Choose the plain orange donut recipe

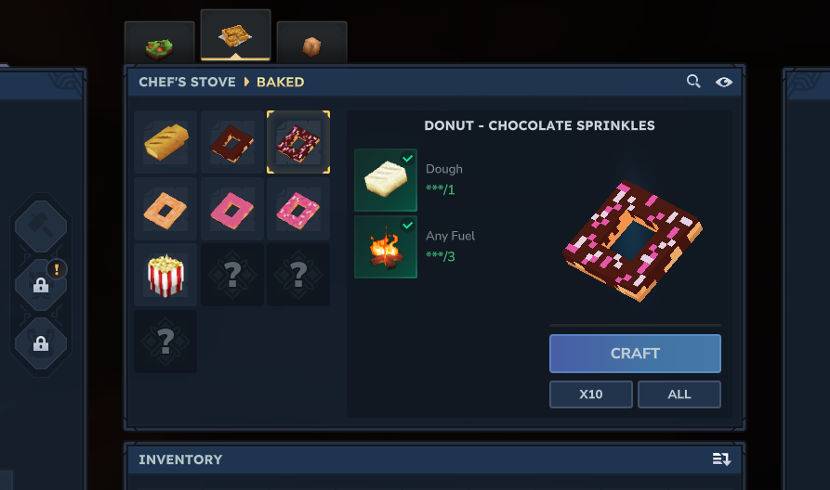point(165,209)
